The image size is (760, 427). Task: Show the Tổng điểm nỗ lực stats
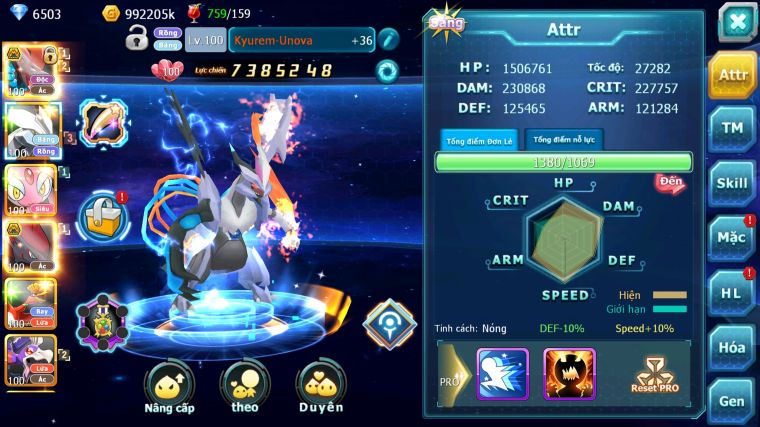(x=565, y=140)
